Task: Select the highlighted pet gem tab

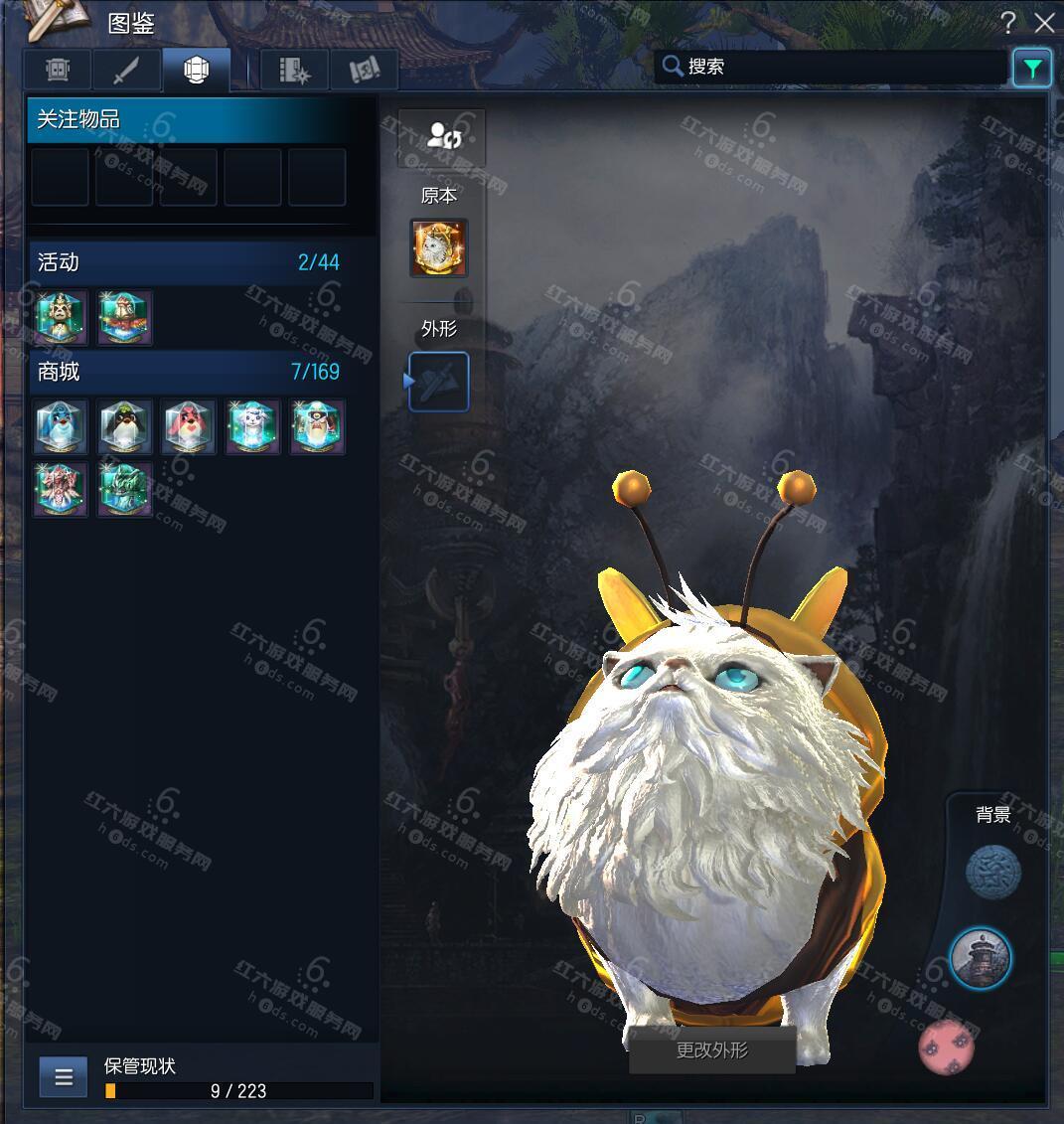Action: tap(196, 71)
